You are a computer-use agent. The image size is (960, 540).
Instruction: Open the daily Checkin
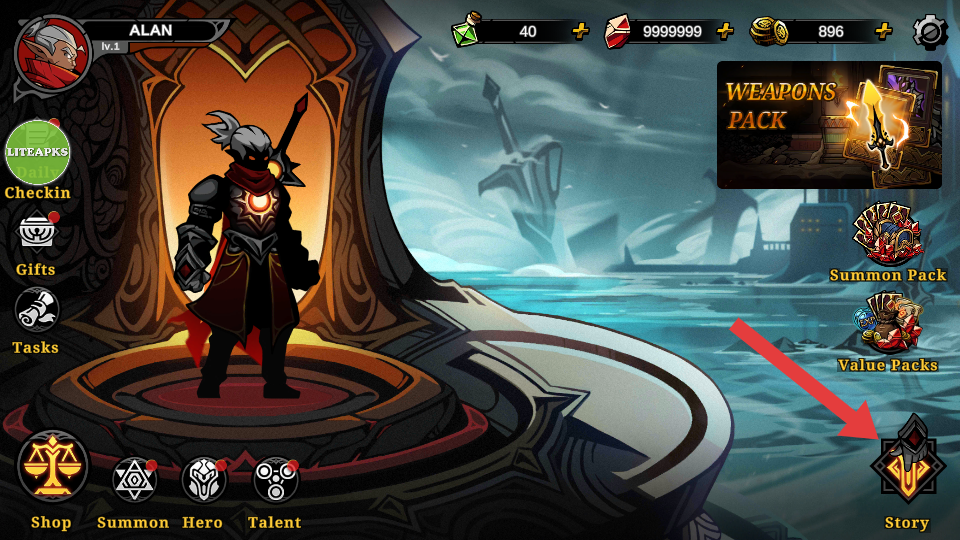[x=38, y=153]
